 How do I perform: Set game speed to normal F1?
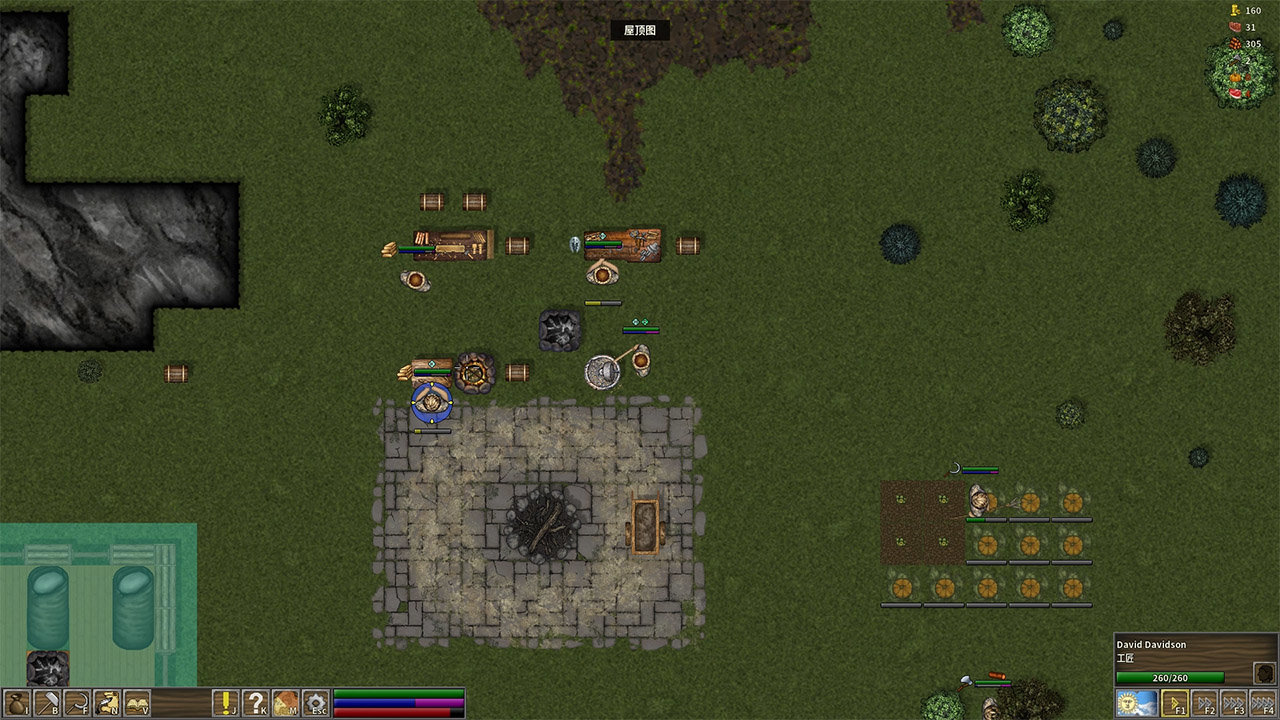[x=1175, y=703]
